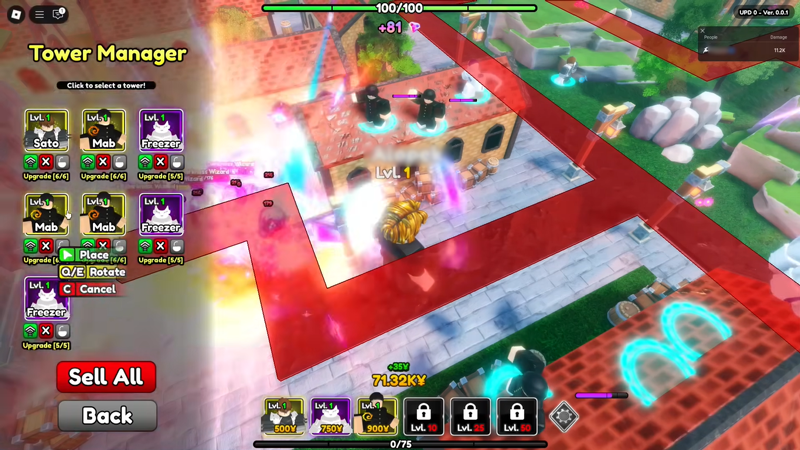800x450 pixels.
Task: Click the green upgrade icon under Sato
Action: click(31, 162)
